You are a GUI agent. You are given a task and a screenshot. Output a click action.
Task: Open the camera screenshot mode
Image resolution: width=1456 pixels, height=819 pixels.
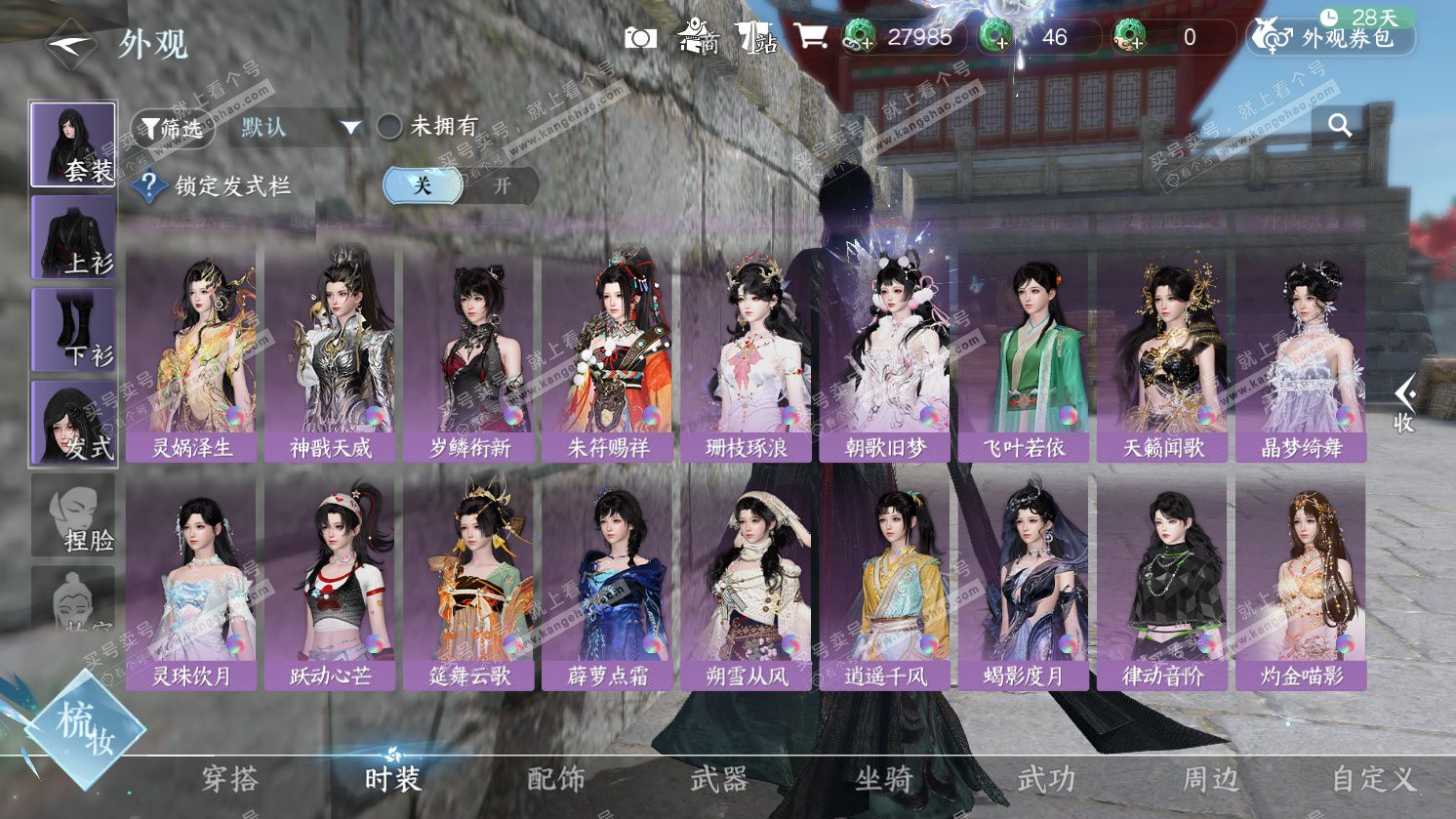click(640, 38)
